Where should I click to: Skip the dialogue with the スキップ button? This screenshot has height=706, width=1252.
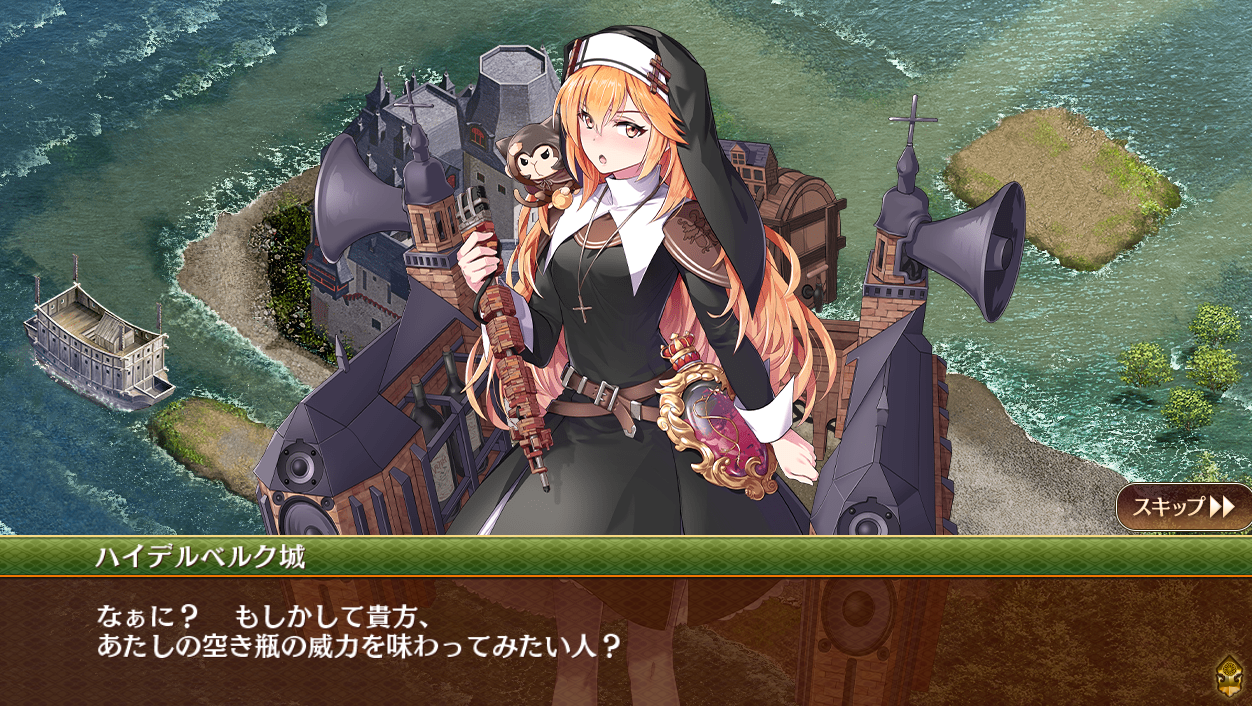coord(1183,507)
